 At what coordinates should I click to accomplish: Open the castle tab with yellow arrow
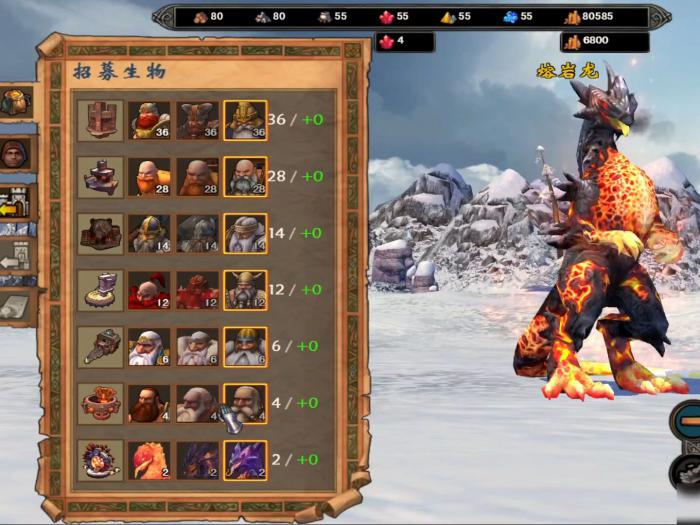(x=17, y=204)
